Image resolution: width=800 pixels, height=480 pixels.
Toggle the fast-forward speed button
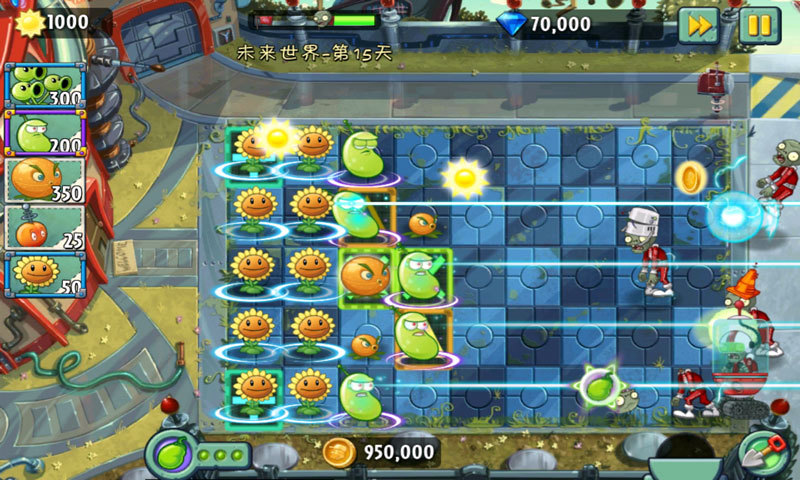coord(698,24)
